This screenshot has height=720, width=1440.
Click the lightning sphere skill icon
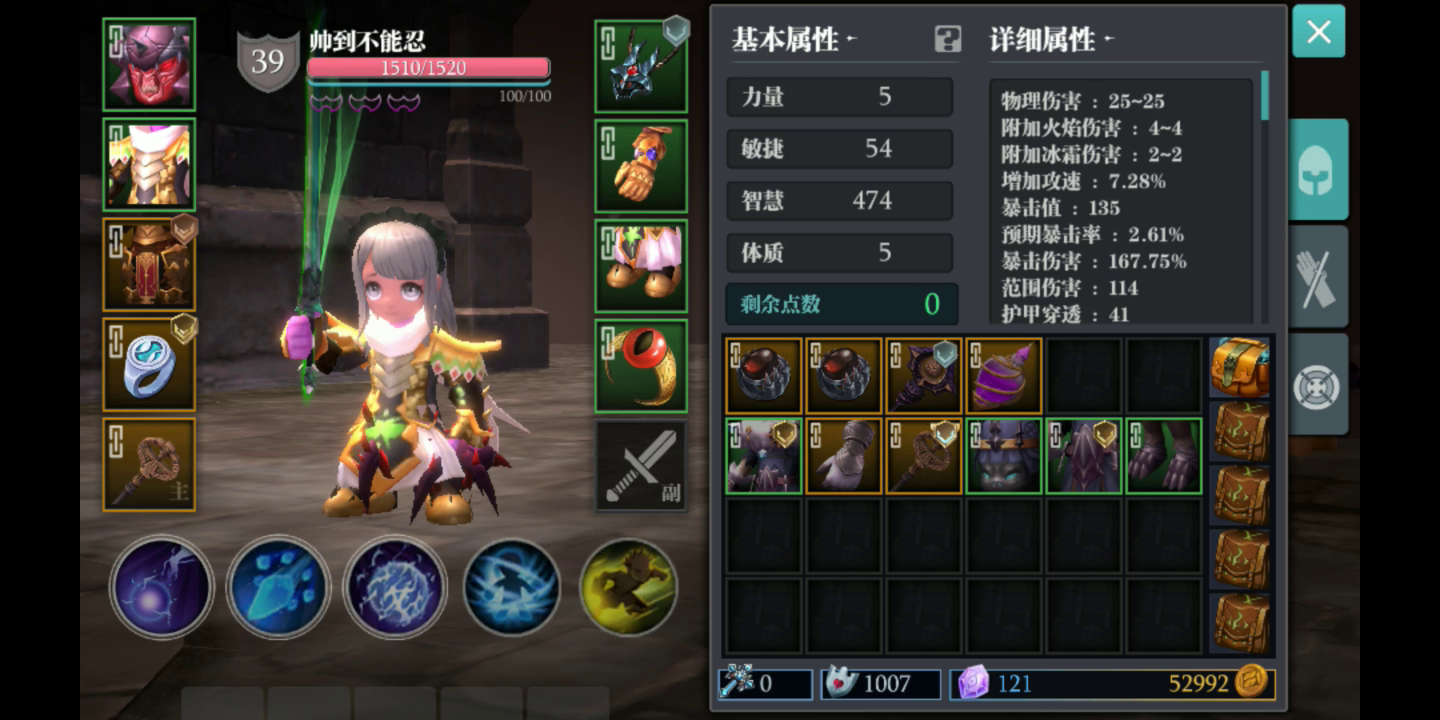tap(396, 587)
